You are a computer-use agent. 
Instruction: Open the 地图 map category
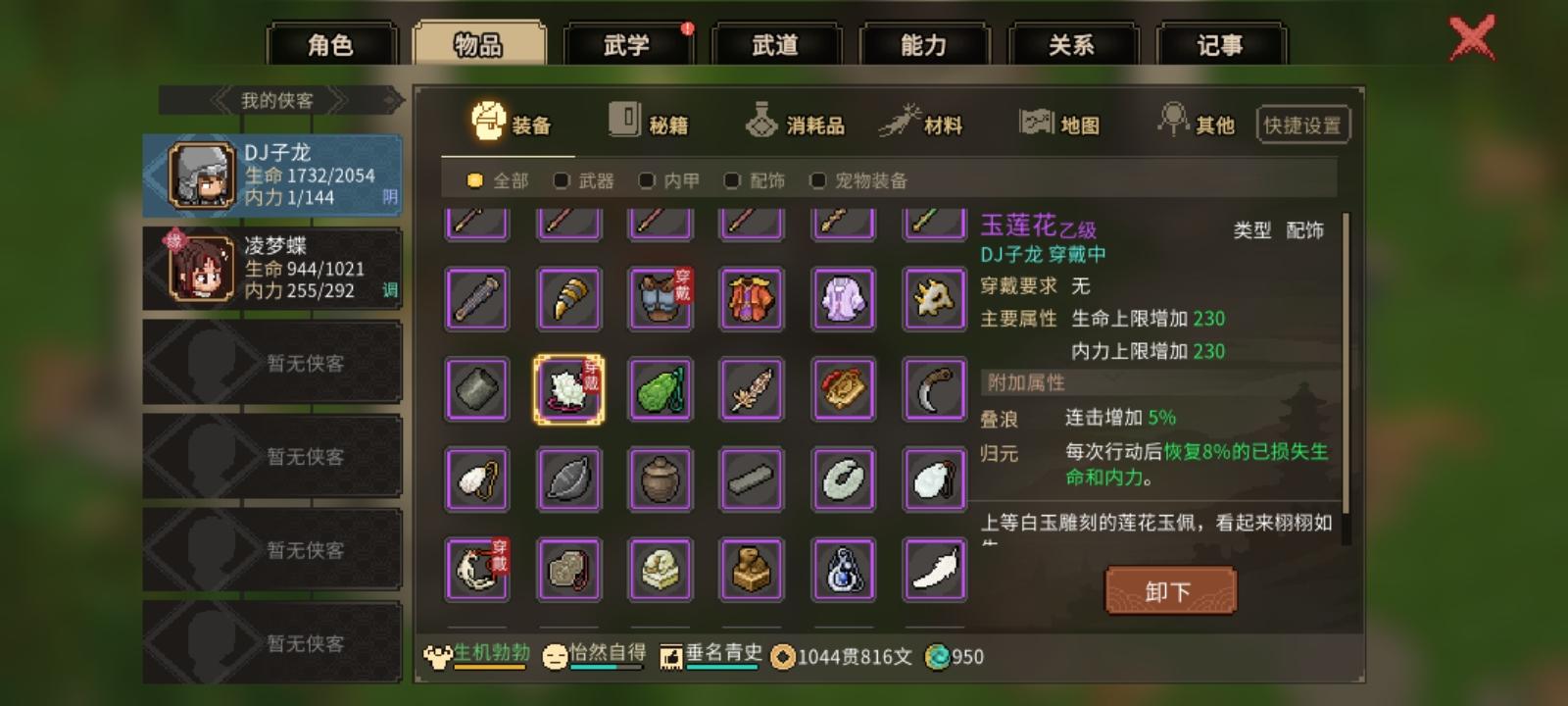point(1061,122)
